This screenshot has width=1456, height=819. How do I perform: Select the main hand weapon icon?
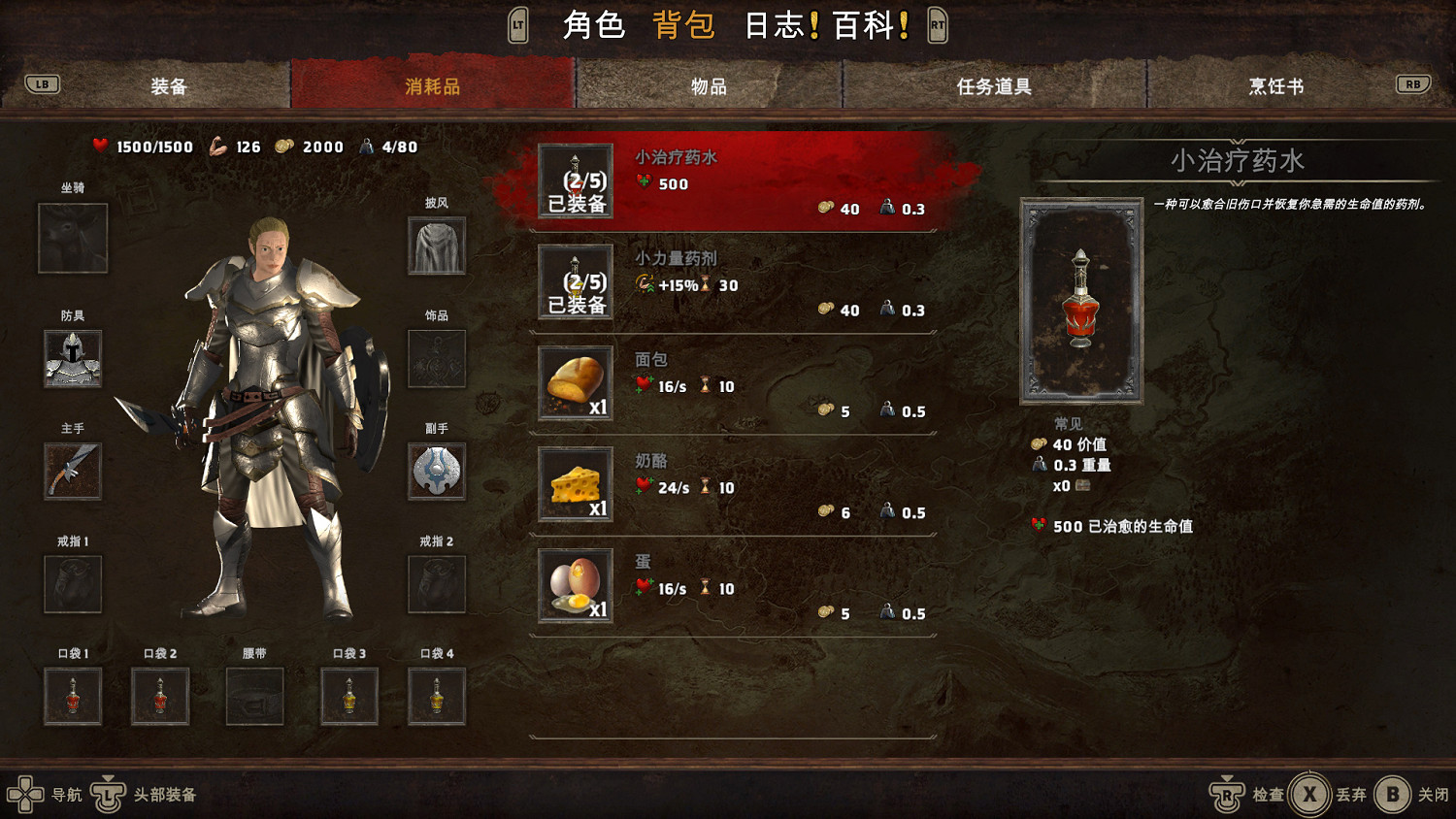tap(72, 471)
